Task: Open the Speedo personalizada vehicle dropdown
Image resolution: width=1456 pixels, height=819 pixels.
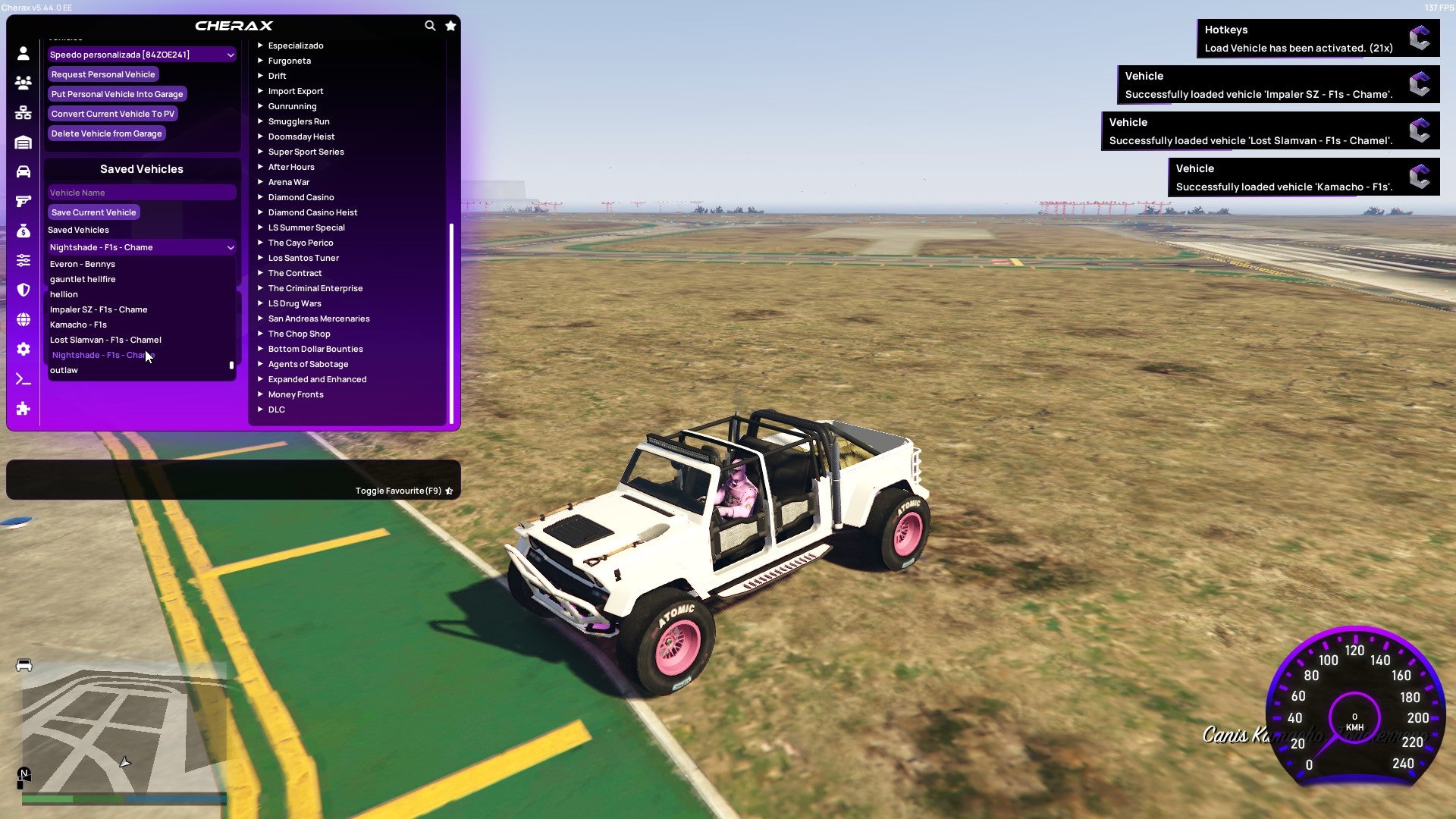Action: click(x=141, y=54)
